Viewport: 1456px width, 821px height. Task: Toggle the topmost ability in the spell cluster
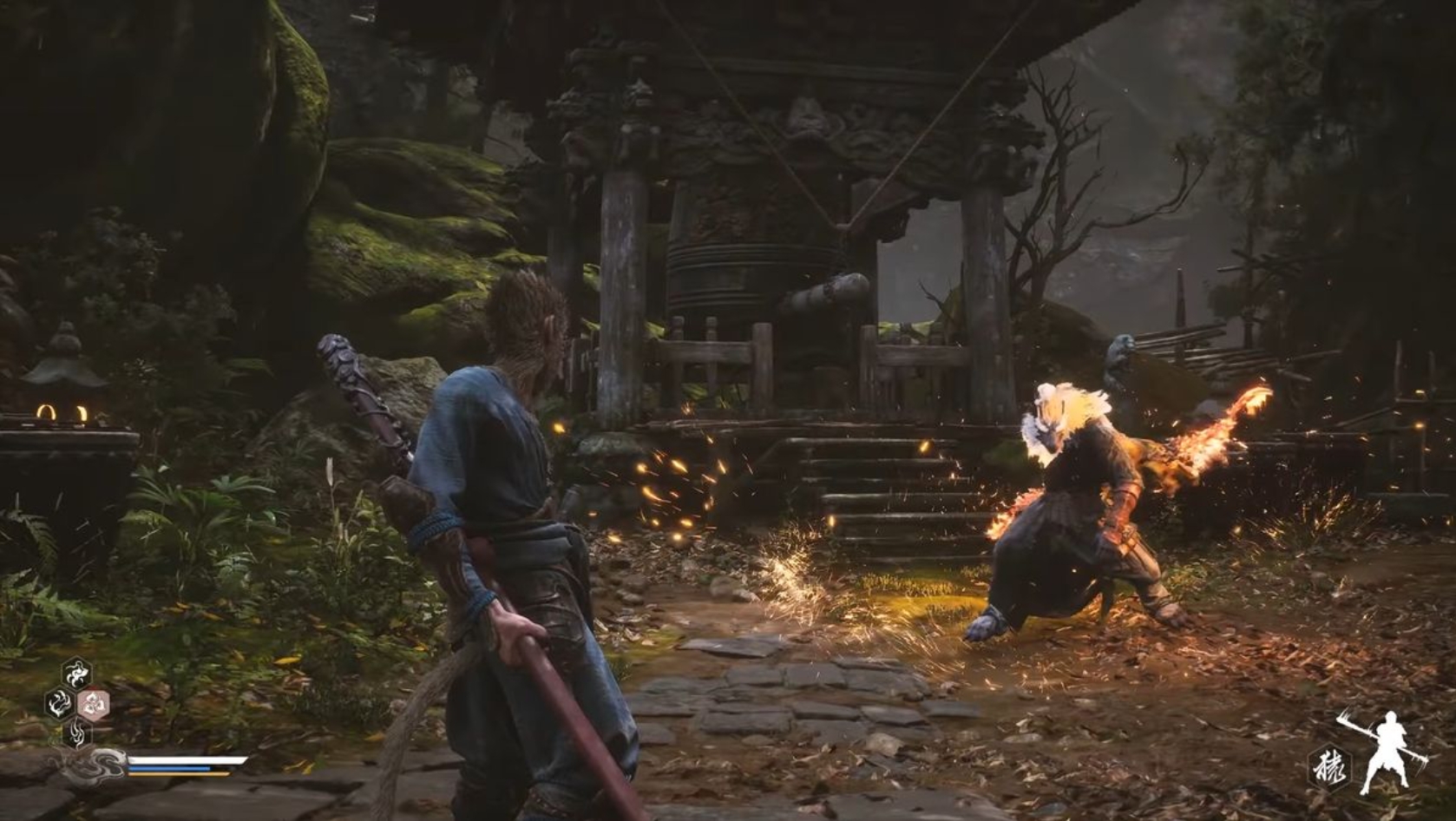click(x=76, y=673)
